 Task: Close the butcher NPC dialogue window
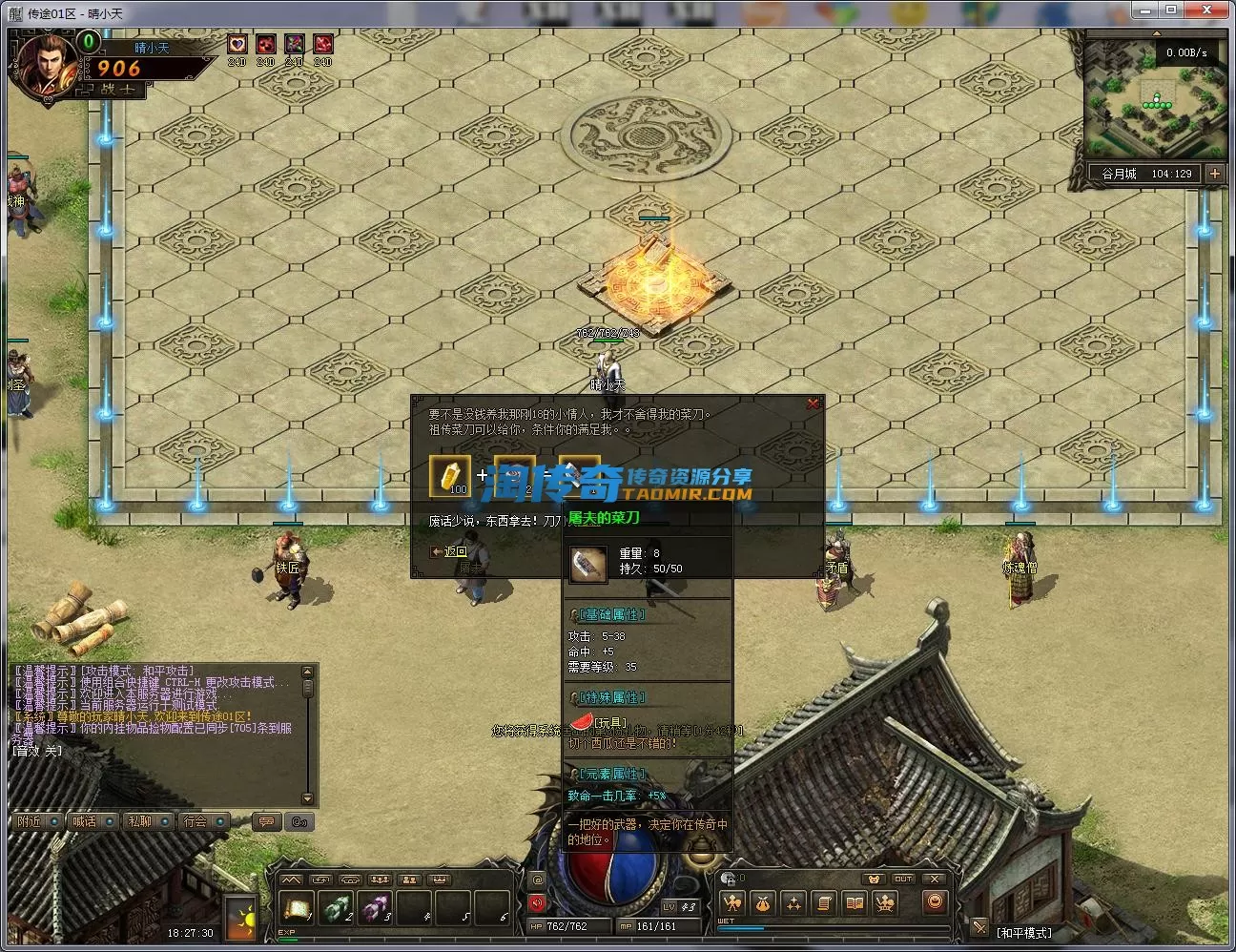(x=813, y=404)
